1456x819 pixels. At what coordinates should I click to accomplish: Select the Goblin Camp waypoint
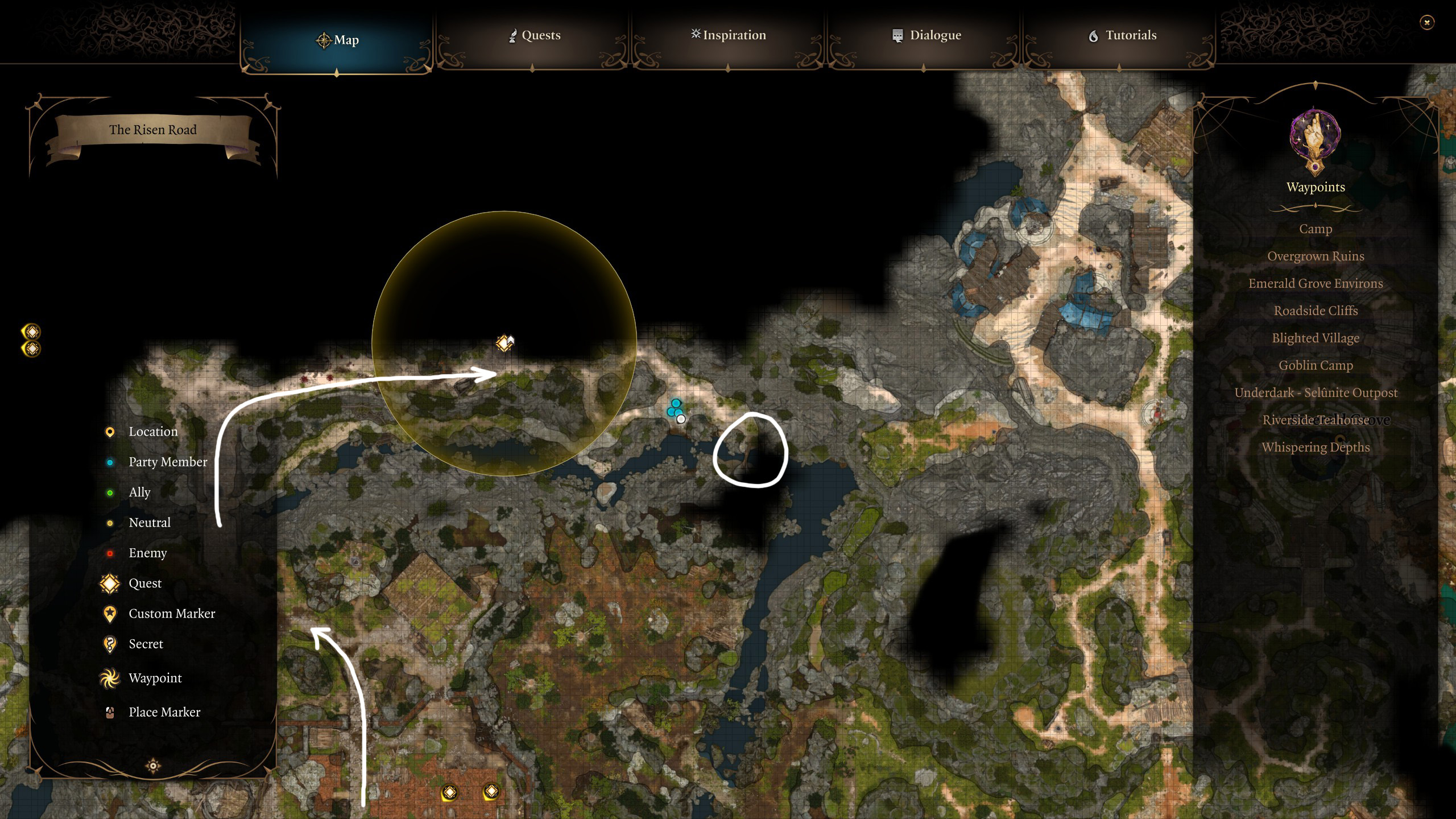coord(1316,365)
